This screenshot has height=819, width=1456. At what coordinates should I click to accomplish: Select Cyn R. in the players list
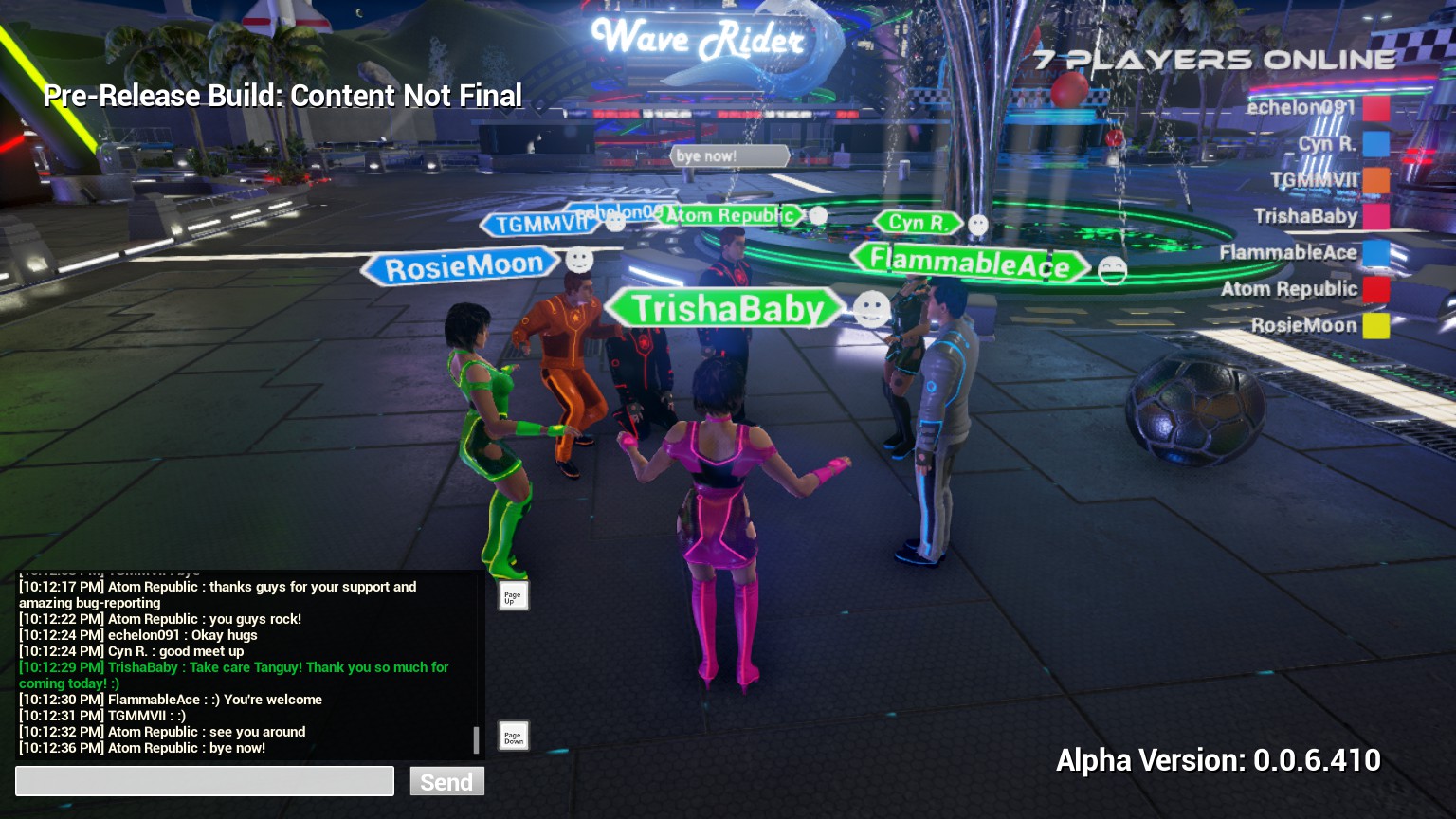point(1326,143)
